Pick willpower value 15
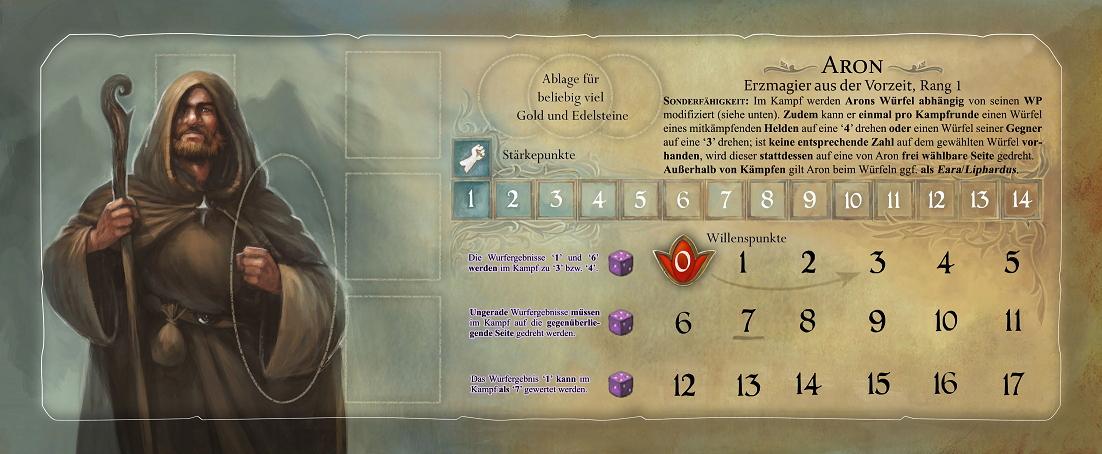The image size is (1102, 454). point(877,383)
